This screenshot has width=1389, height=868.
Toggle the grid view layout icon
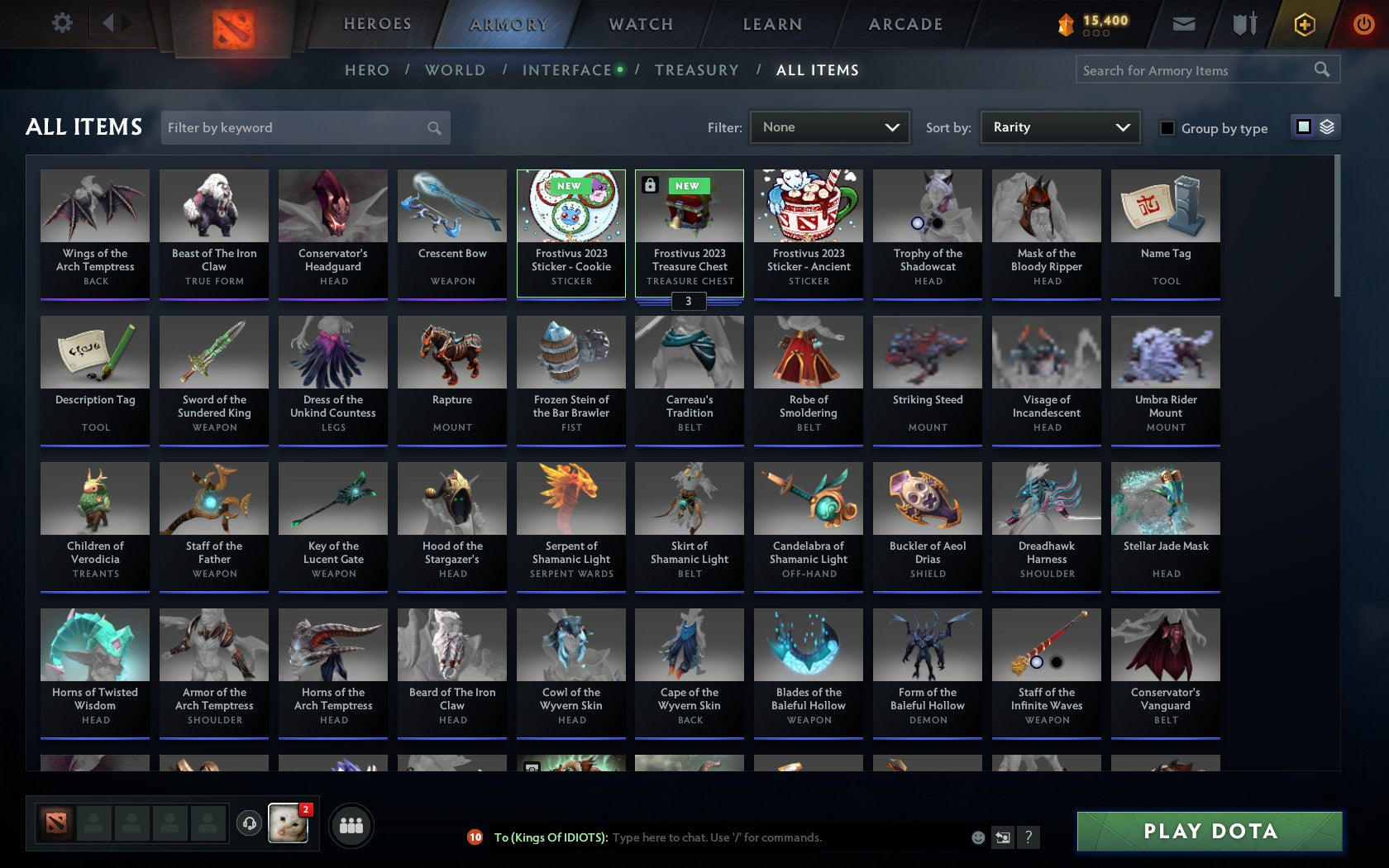tap(1303, 126)
